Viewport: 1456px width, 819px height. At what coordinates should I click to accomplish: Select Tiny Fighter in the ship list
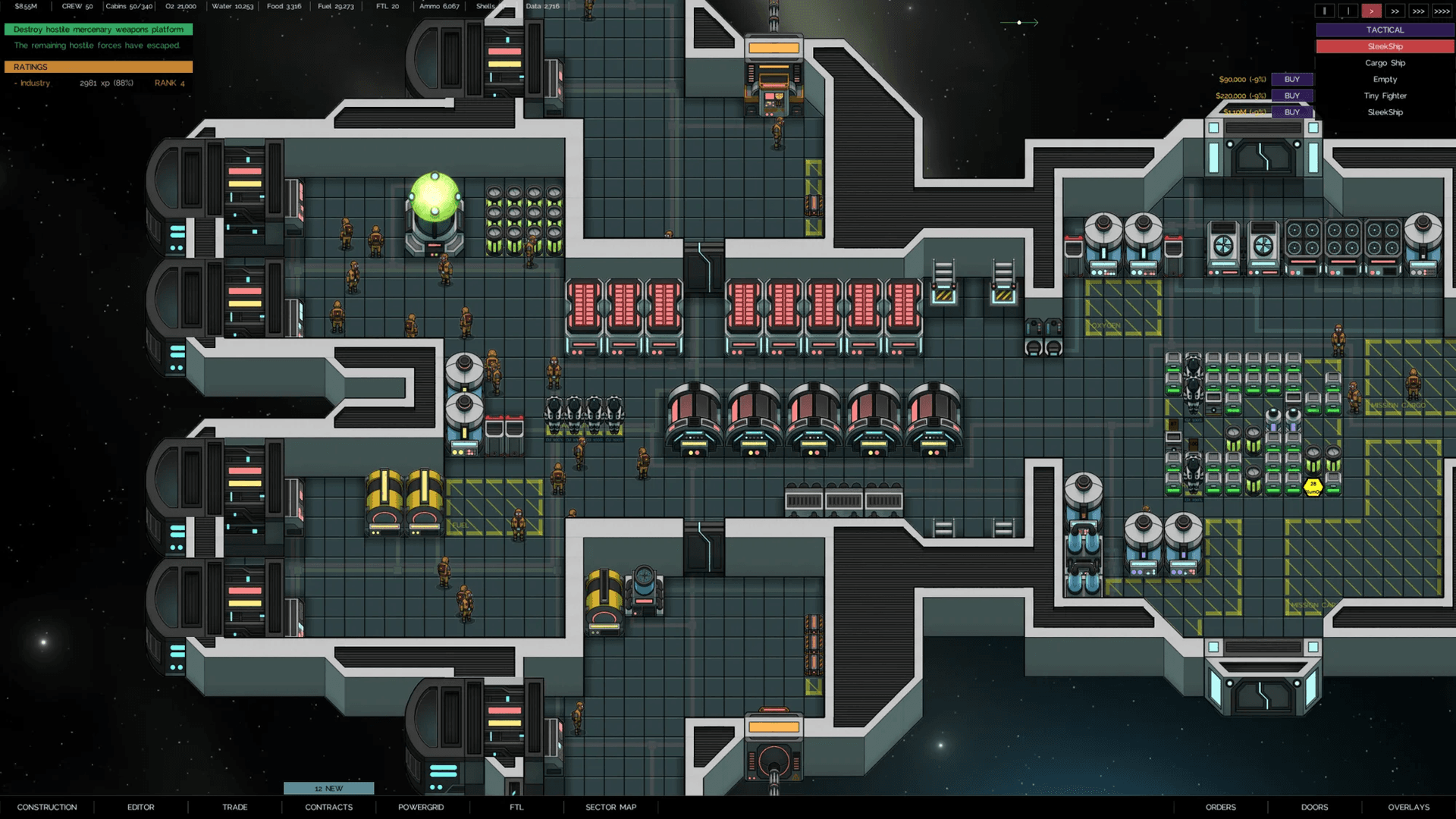point(1385,96)
